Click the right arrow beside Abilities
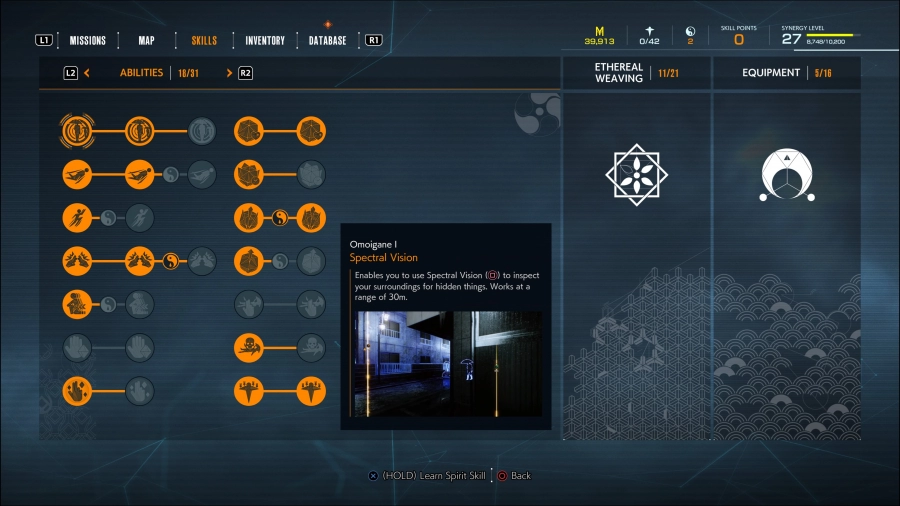The height and width of the screenshot is (506, 900). click(229, 73)
